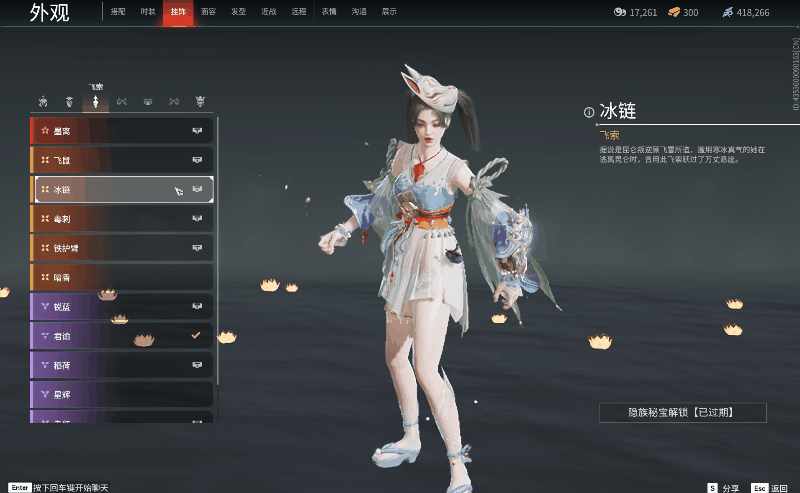Open the 表情 tab
This screenshot has width=800, height=493.
coord(329,12)
